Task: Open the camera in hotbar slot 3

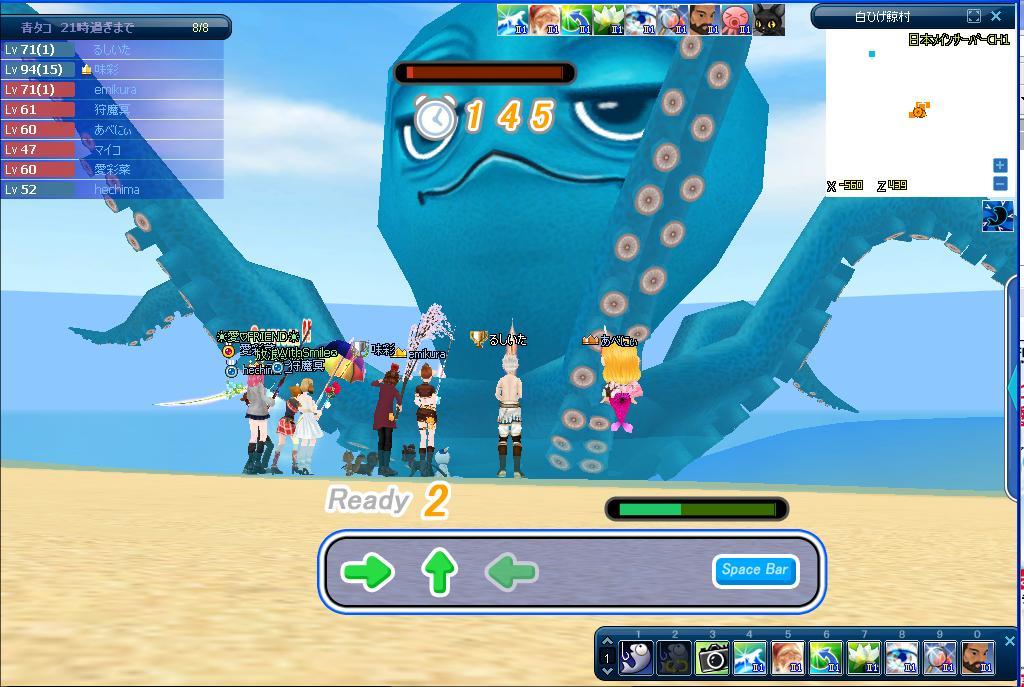Action: pyautogui.click(x=712, y=658)
